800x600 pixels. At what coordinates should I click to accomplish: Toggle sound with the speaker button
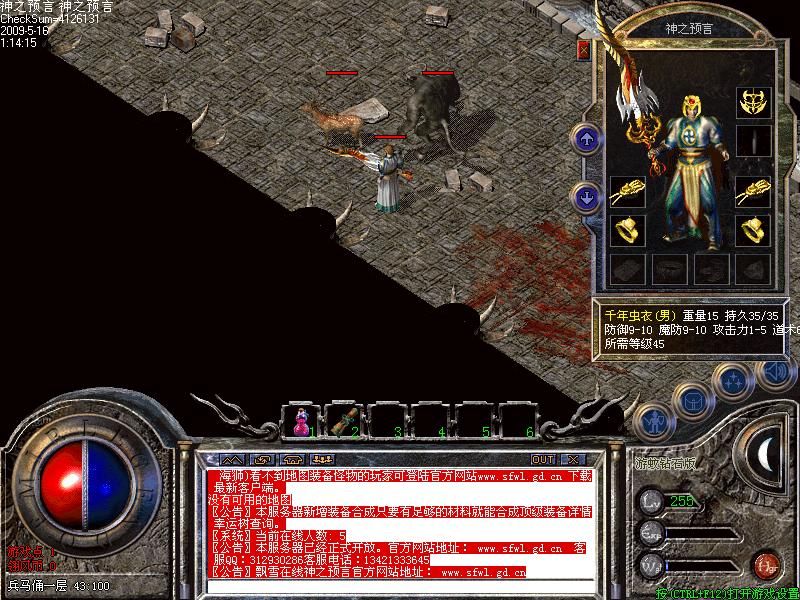[x=772, y=371]
